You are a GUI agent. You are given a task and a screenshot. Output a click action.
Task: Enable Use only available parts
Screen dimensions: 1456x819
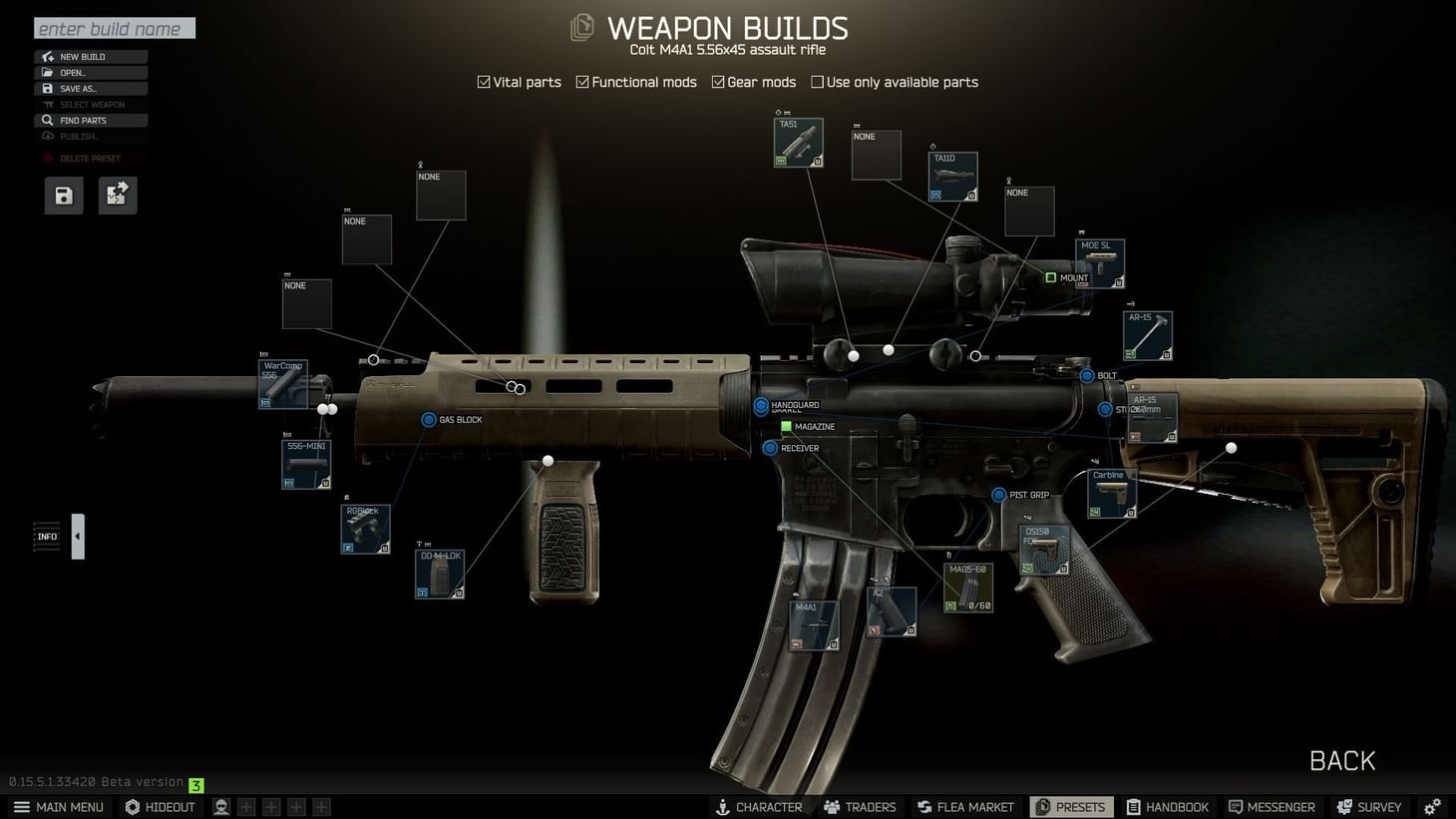[817, 82]
